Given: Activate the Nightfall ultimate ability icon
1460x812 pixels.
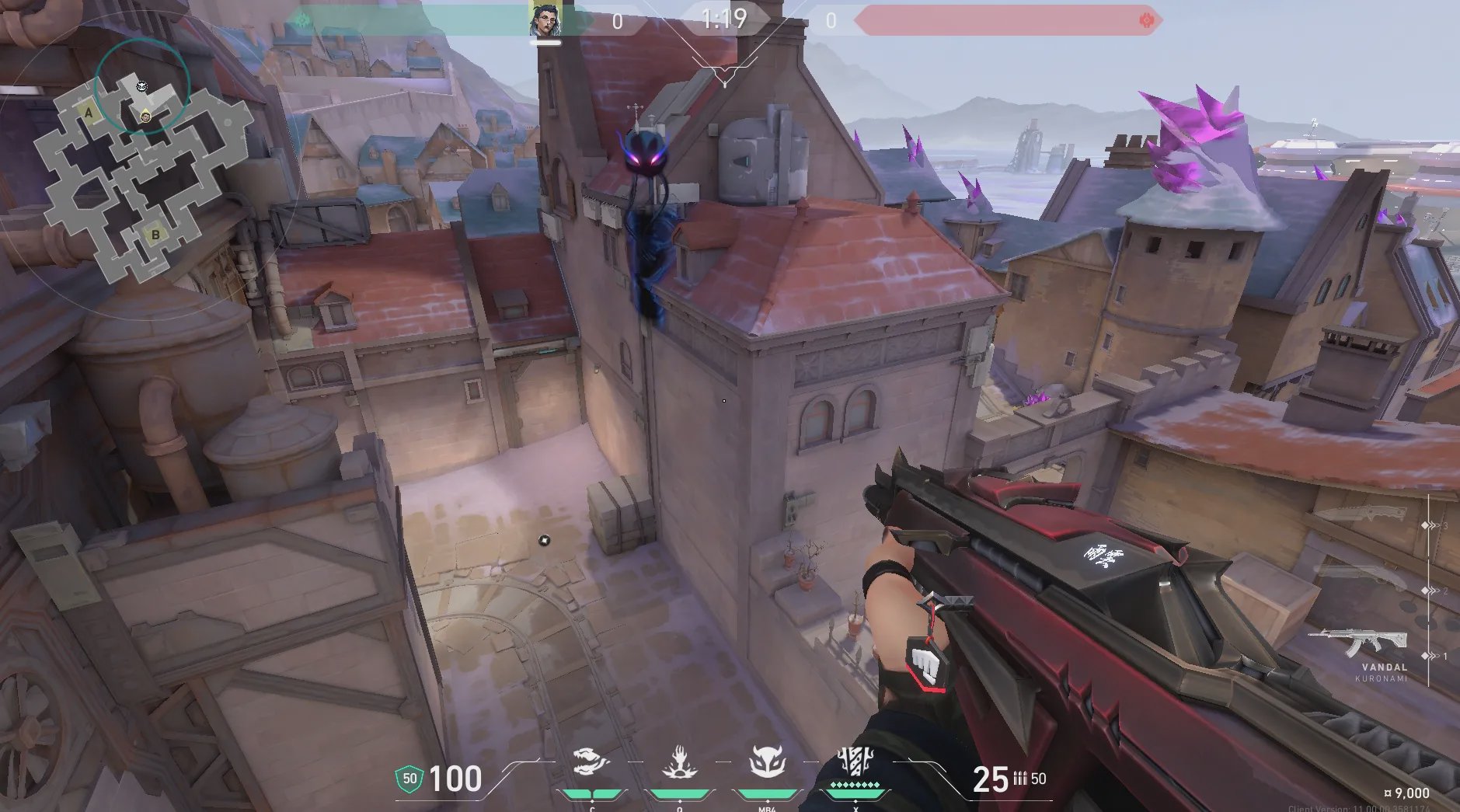Looking at the screenshot, I should [855, 761].
